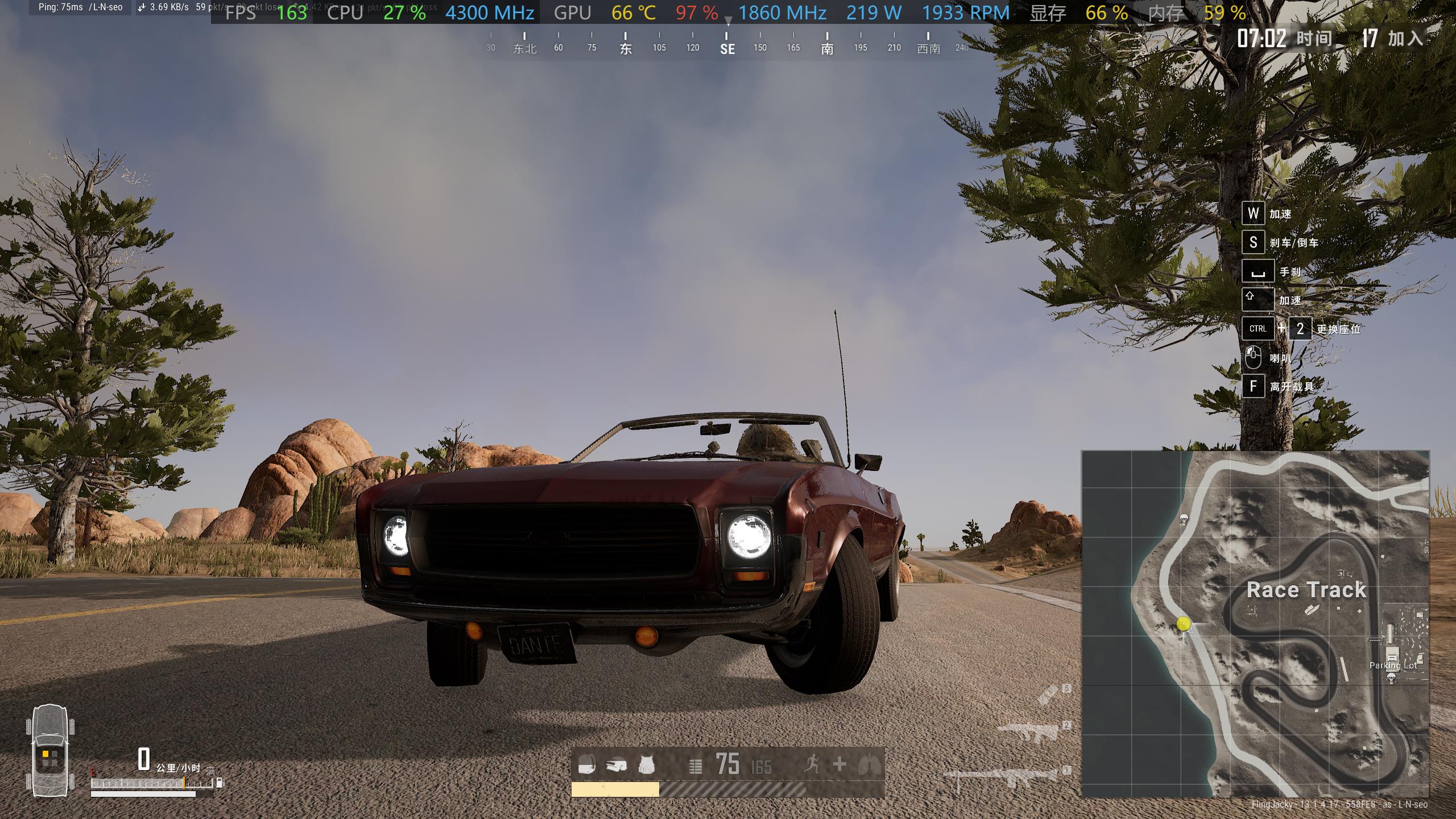Screen dimensions: 1456x819
Task: Open the backpack icon
Action: point(587,765)
